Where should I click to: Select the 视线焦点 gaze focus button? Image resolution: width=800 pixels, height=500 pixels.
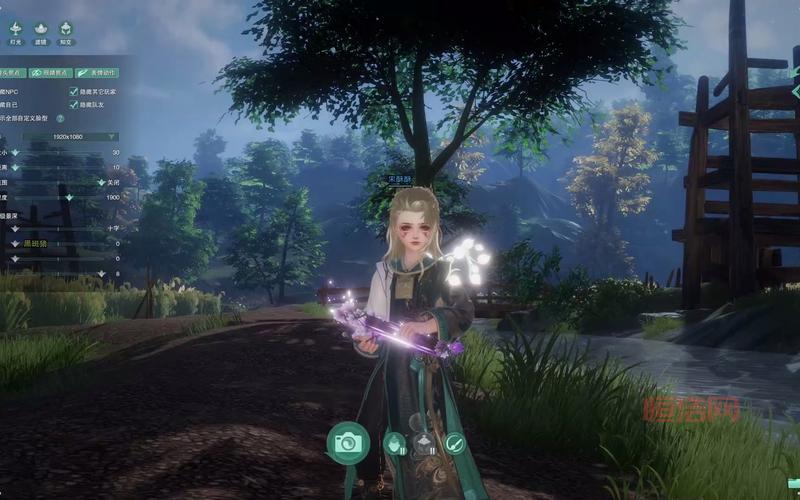pyautogui.click(x=47, y=72)
